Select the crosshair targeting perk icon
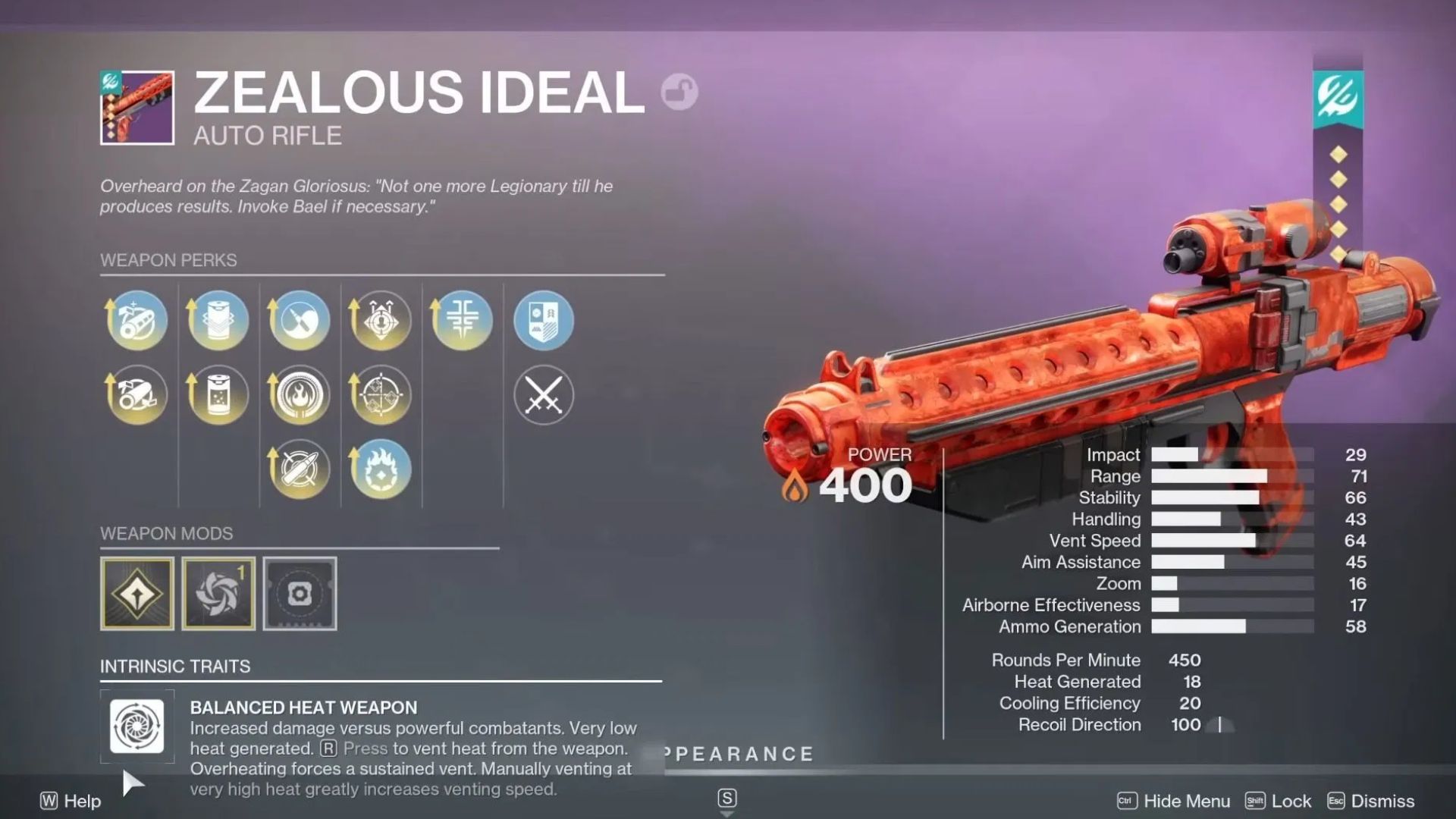 coord(380,394)
